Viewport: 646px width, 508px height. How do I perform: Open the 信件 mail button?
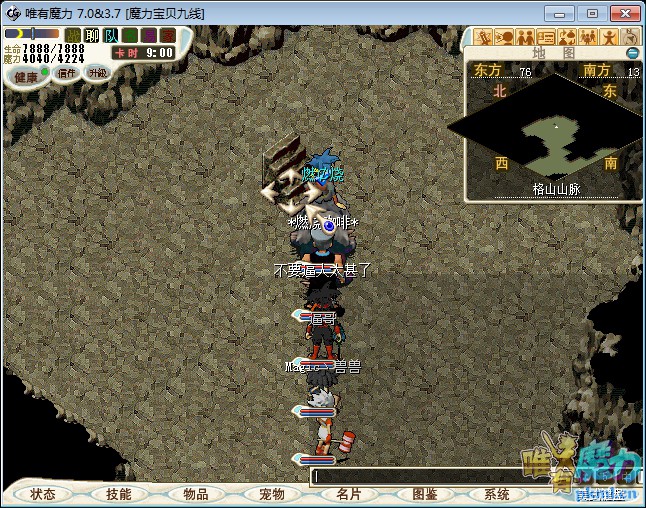(67, 73)
